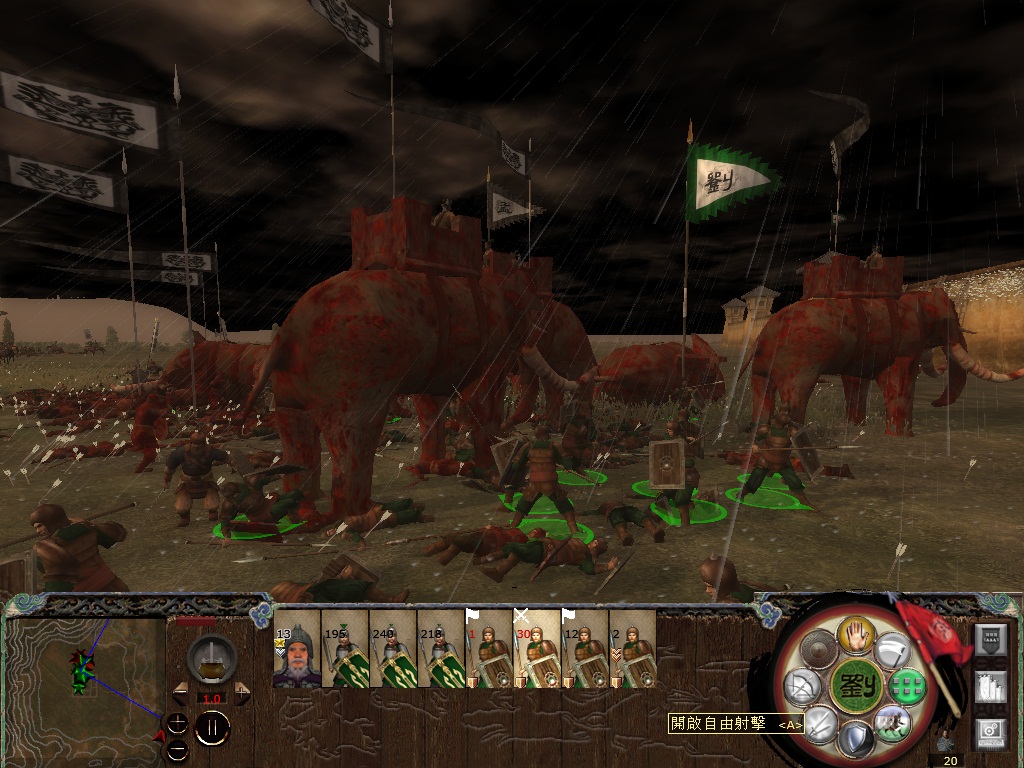Open the group formations grid button
Screen dimensions: 1024x768
(909, 686)
